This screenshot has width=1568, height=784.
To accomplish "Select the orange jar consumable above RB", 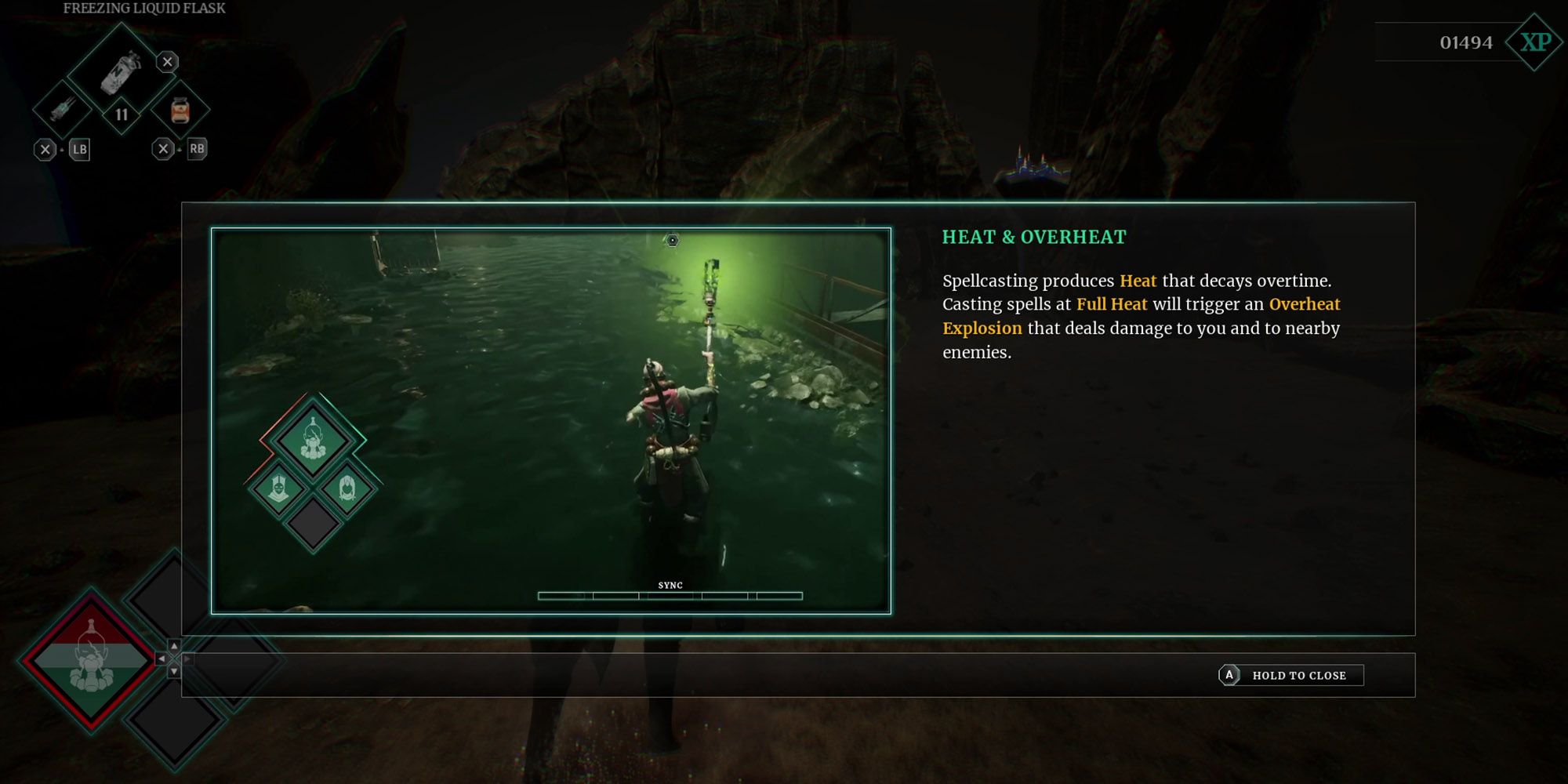I will 182,110.
